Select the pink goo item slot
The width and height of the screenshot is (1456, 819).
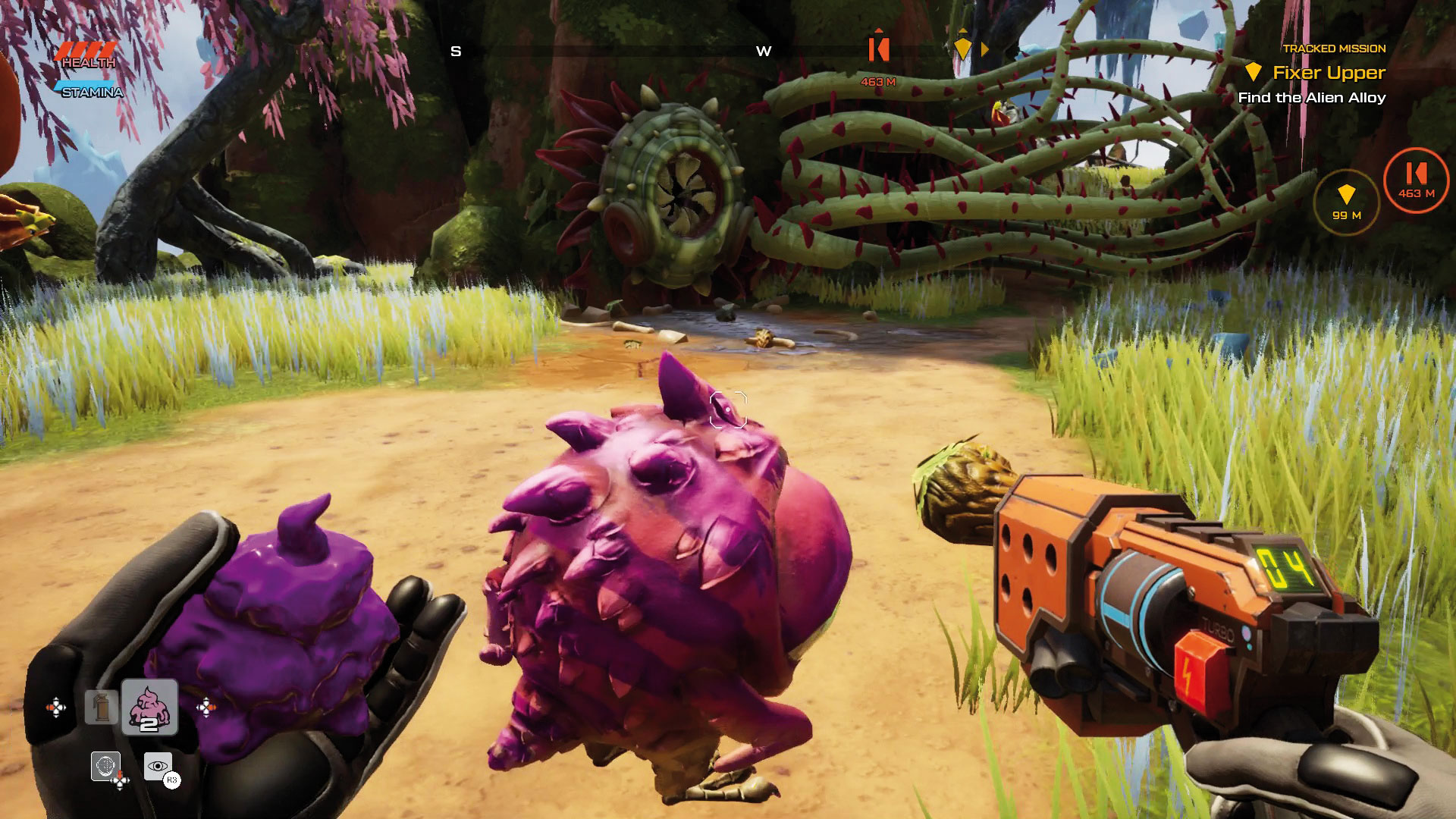tap(149, 707)
